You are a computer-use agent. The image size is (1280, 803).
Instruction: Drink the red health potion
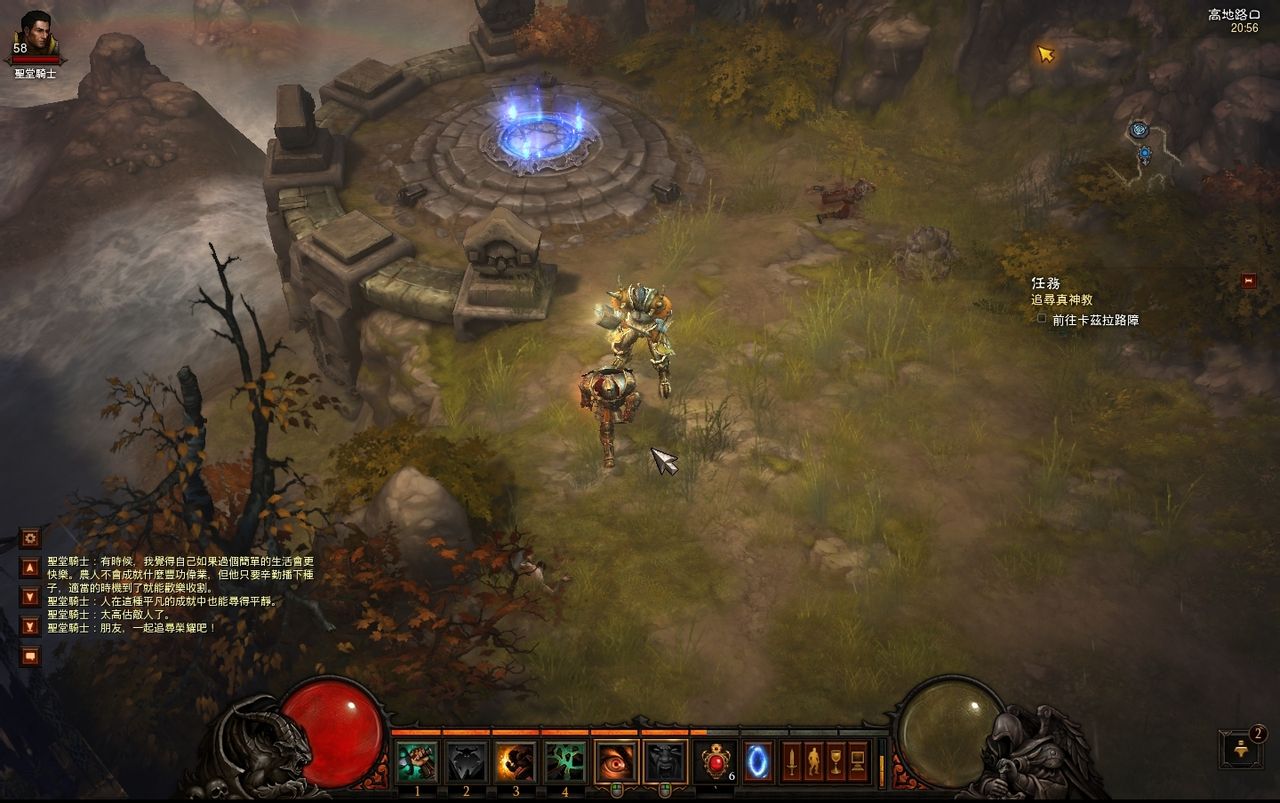point(716,762)
